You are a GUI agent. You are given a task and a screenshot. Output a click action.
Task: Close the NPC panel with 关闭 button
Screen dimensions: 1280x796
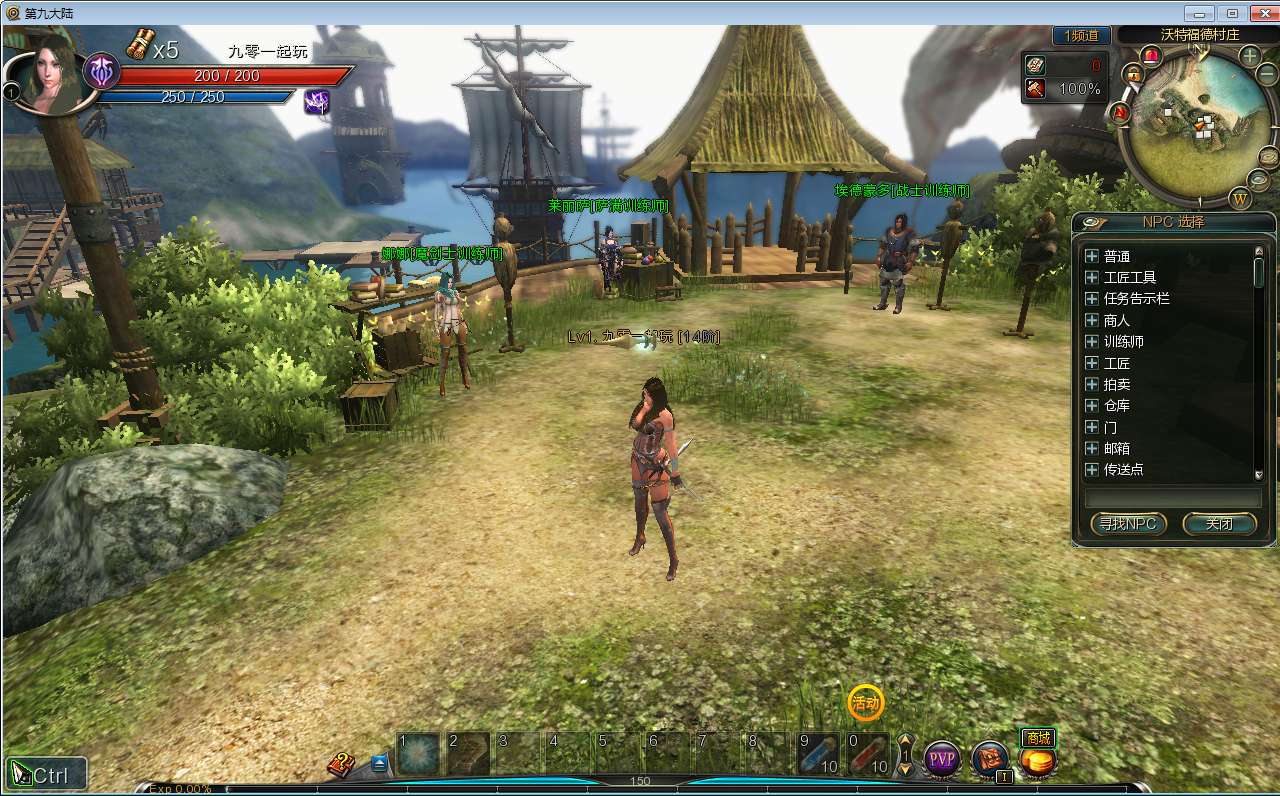(x=1219, y=523)
